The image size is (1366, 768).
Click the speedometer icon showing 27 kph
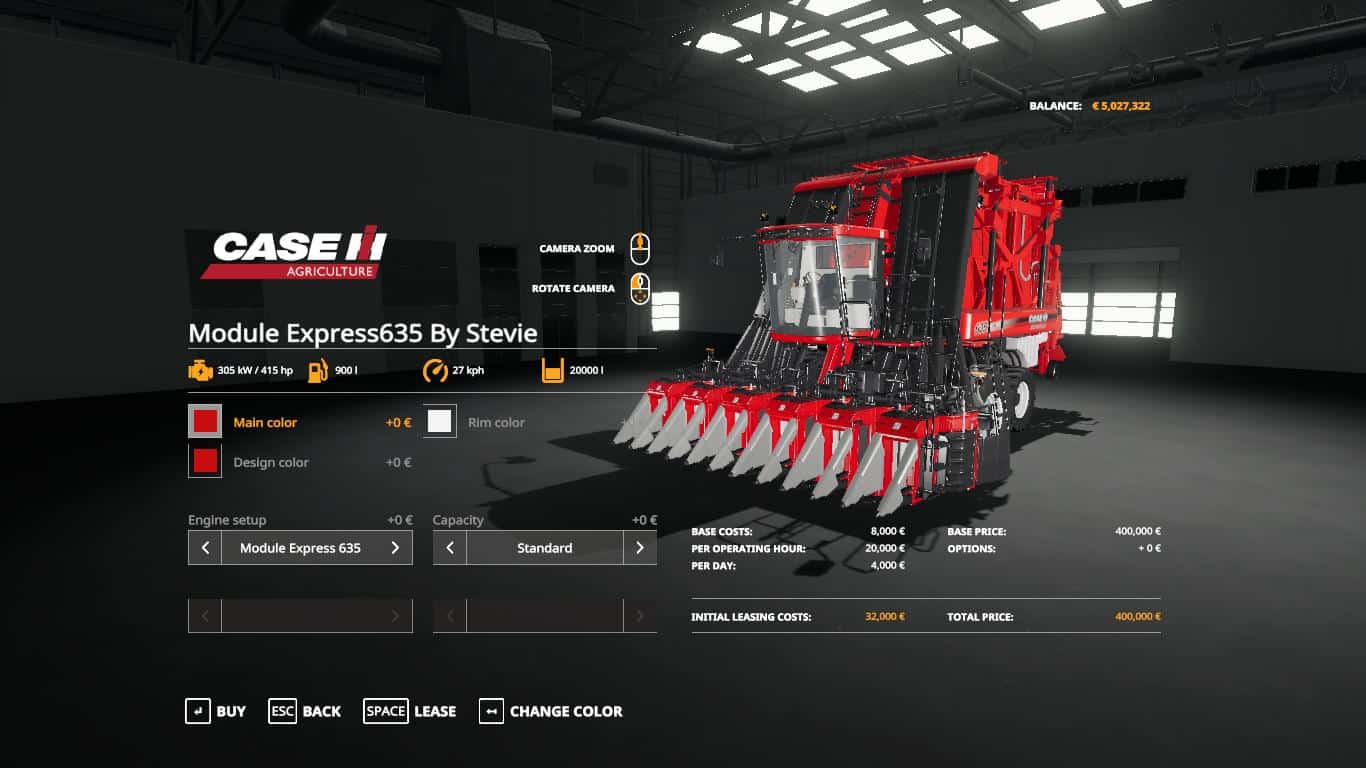[436, 369]
